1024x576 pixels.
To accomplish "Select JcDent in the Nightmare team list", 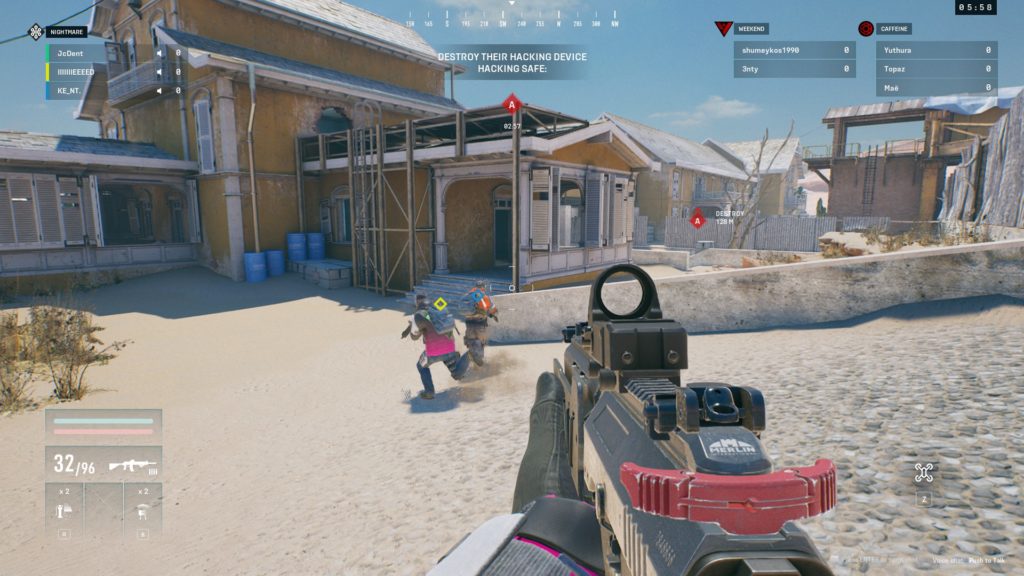I will click(x=100, y=52).
